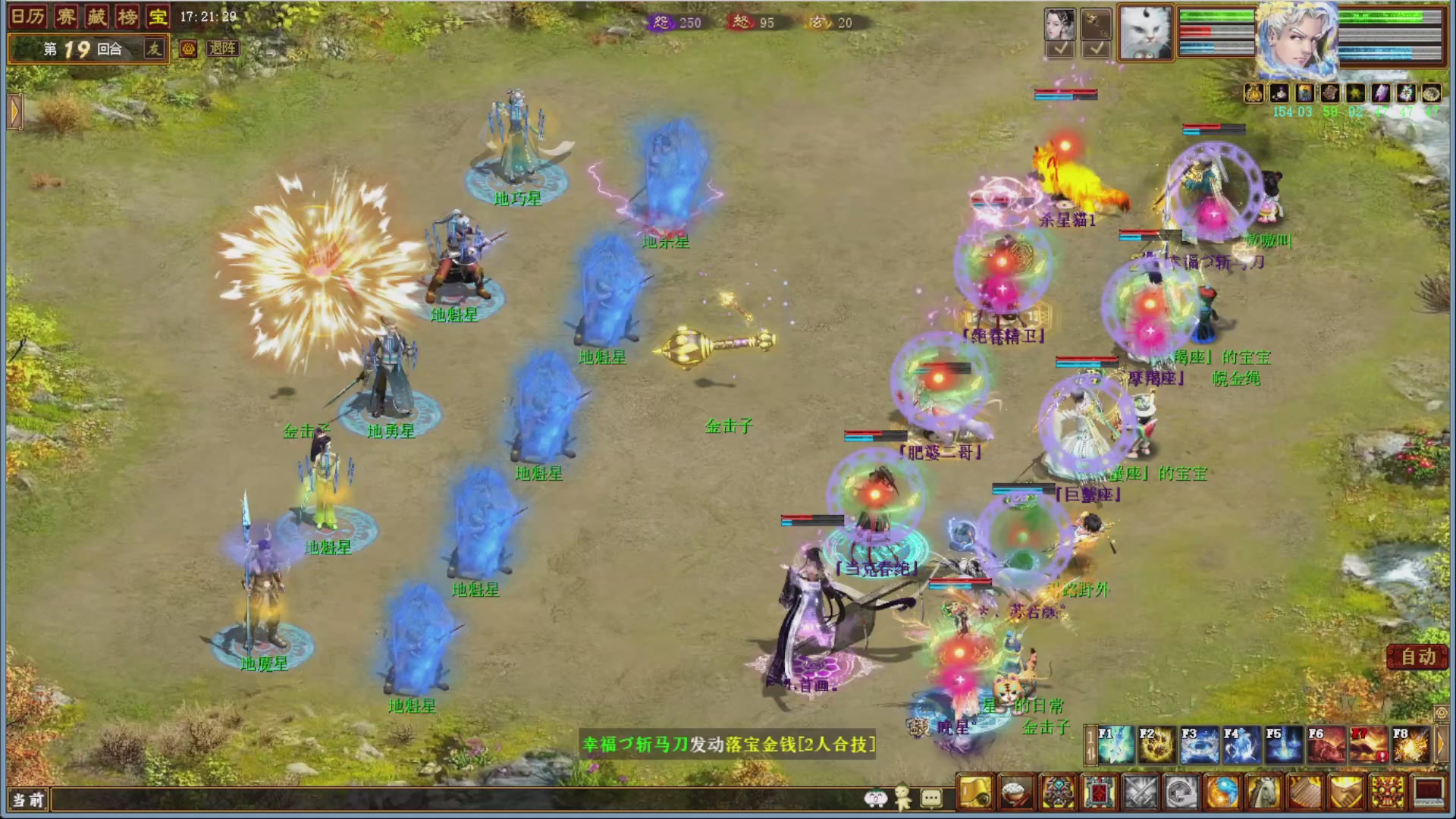This screenshot has height=819, width=1456.
Task: Open the chat bubble with three dots
Action: coord(931,796)
